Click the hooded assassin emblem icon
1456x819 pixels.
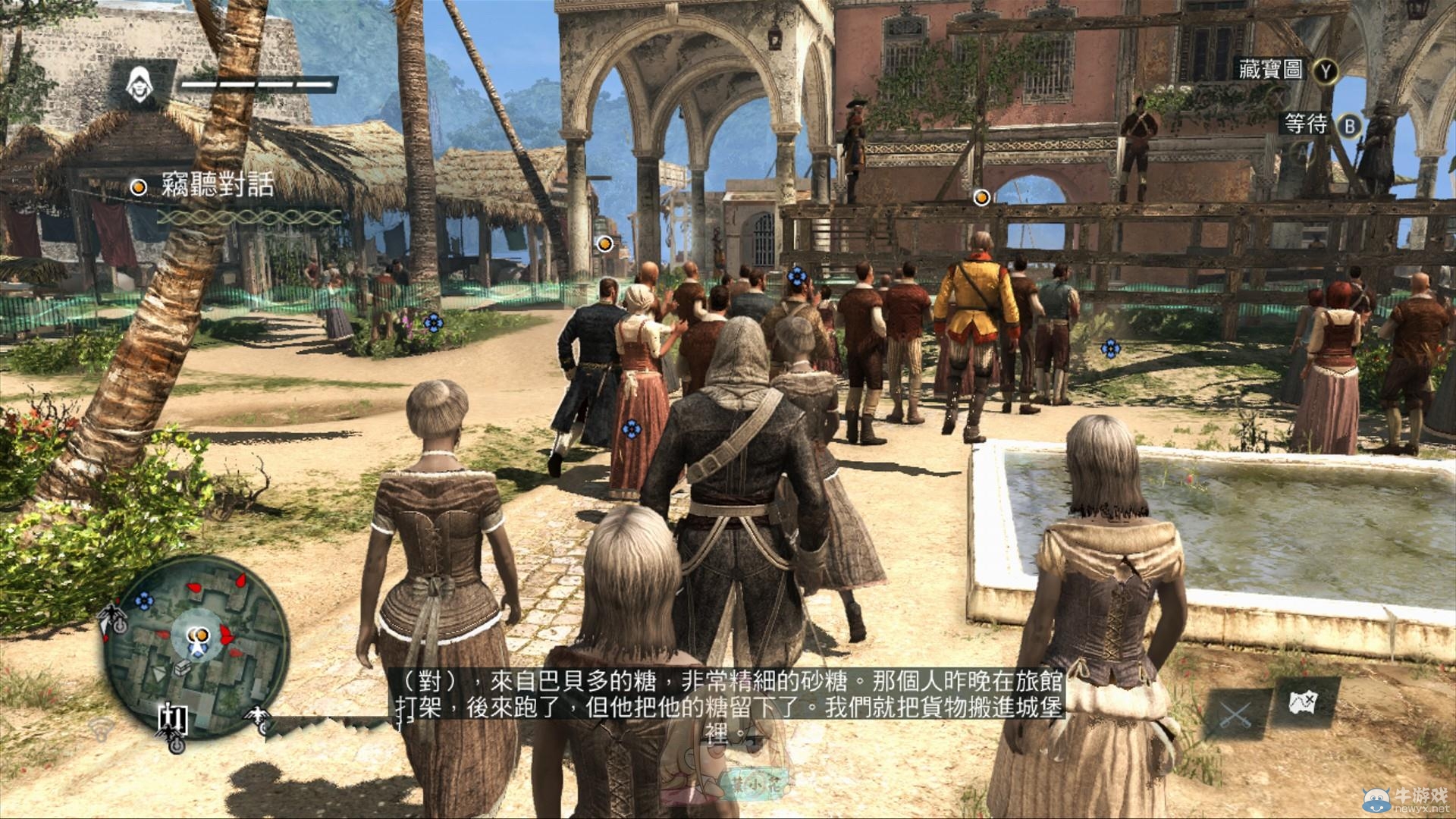click(x=140, y=83)
